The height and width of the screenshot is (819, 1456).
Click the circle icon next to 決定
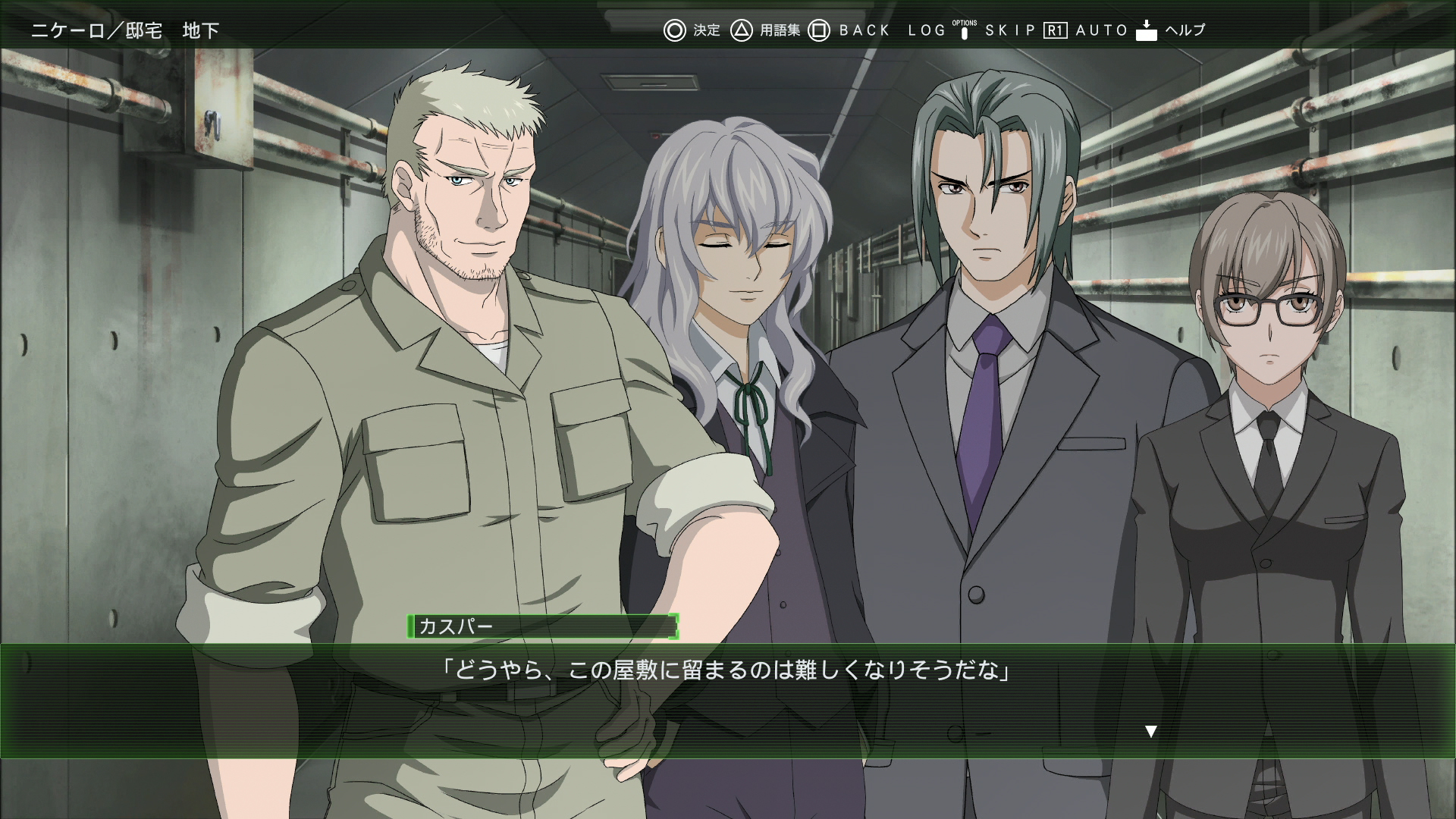pyautogui.click(x=675, y=30)
